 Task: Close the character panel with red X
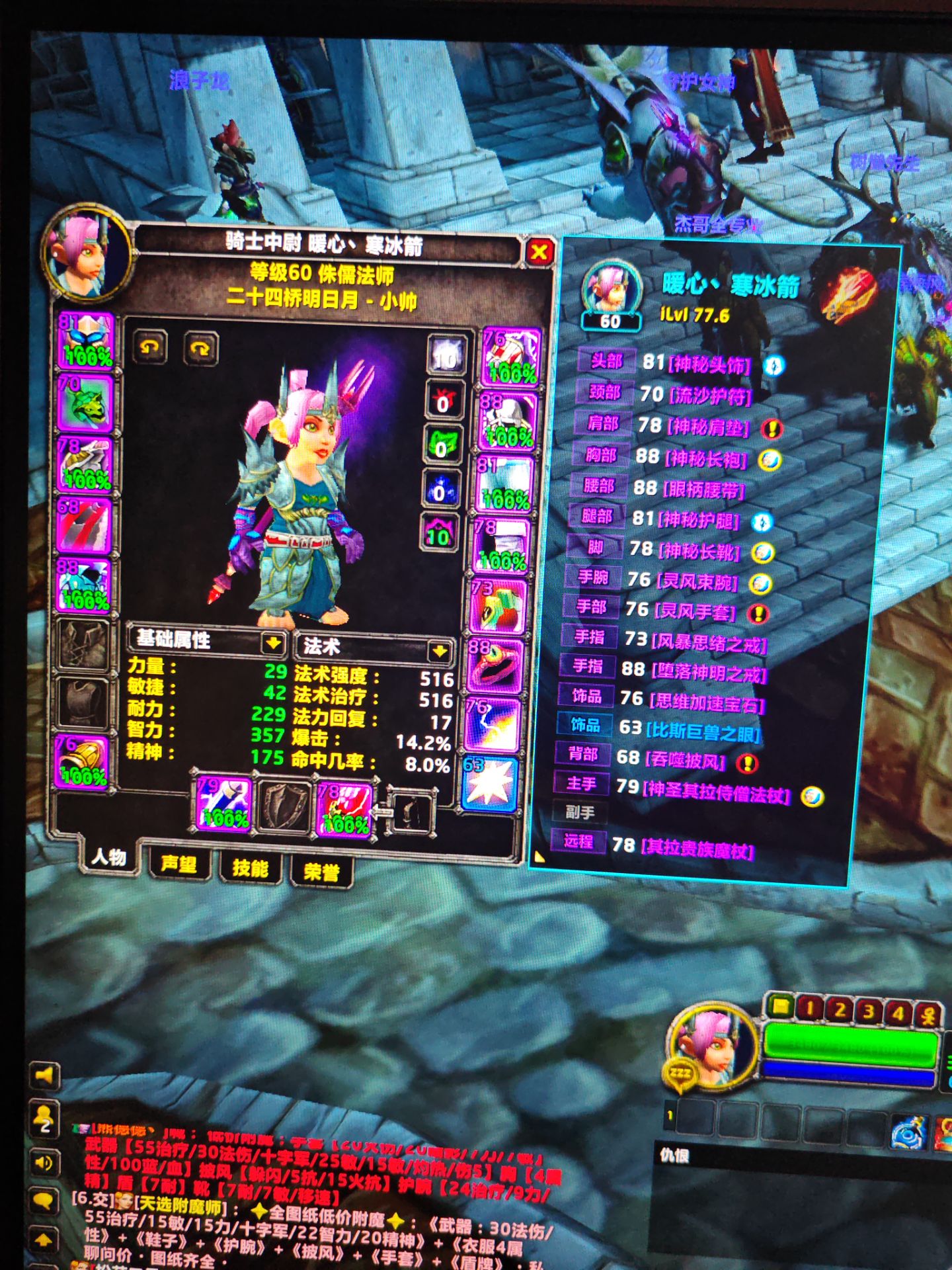pyautogui.click(x=539, y=251)
